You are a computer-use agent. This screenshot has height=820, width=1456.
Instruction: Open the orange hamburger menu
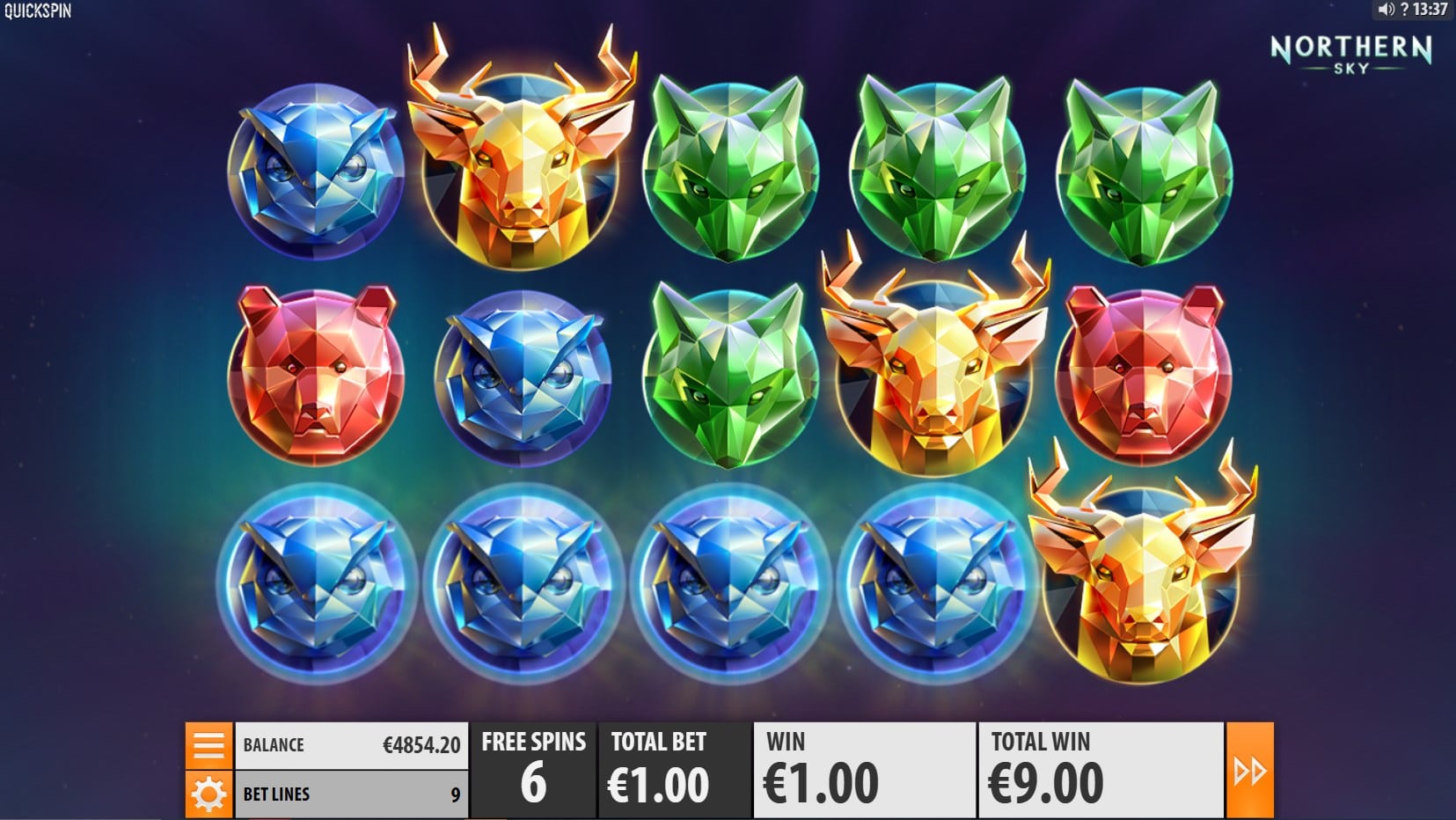209,745
